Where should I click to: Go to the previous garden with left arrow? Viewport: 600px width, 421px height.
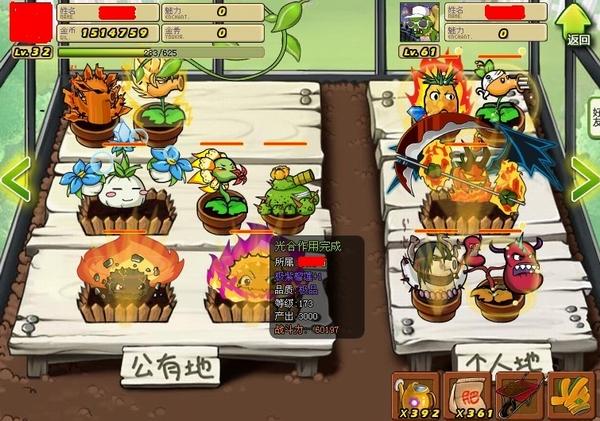tap(14, 178)
